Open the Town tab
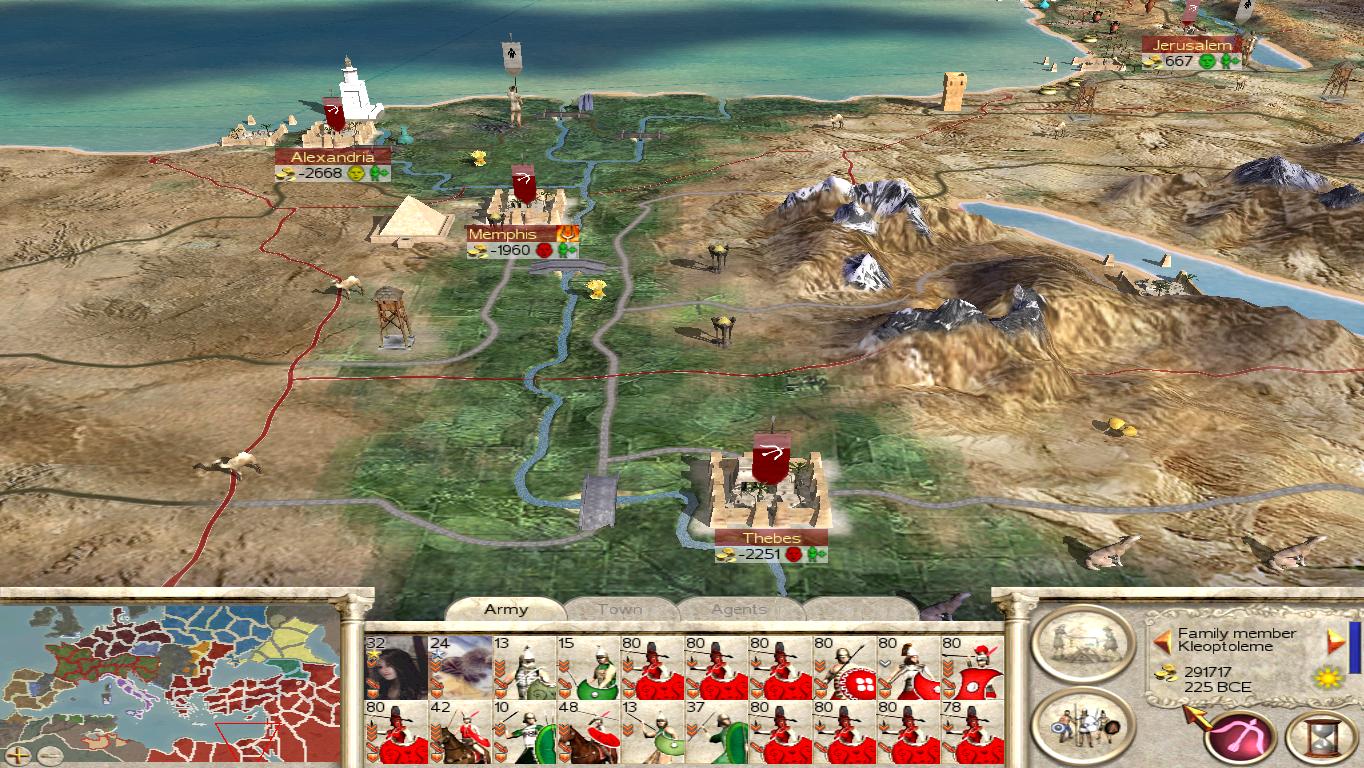The width and height of the screenshot is (1364, 768). (x=620, y=609)
